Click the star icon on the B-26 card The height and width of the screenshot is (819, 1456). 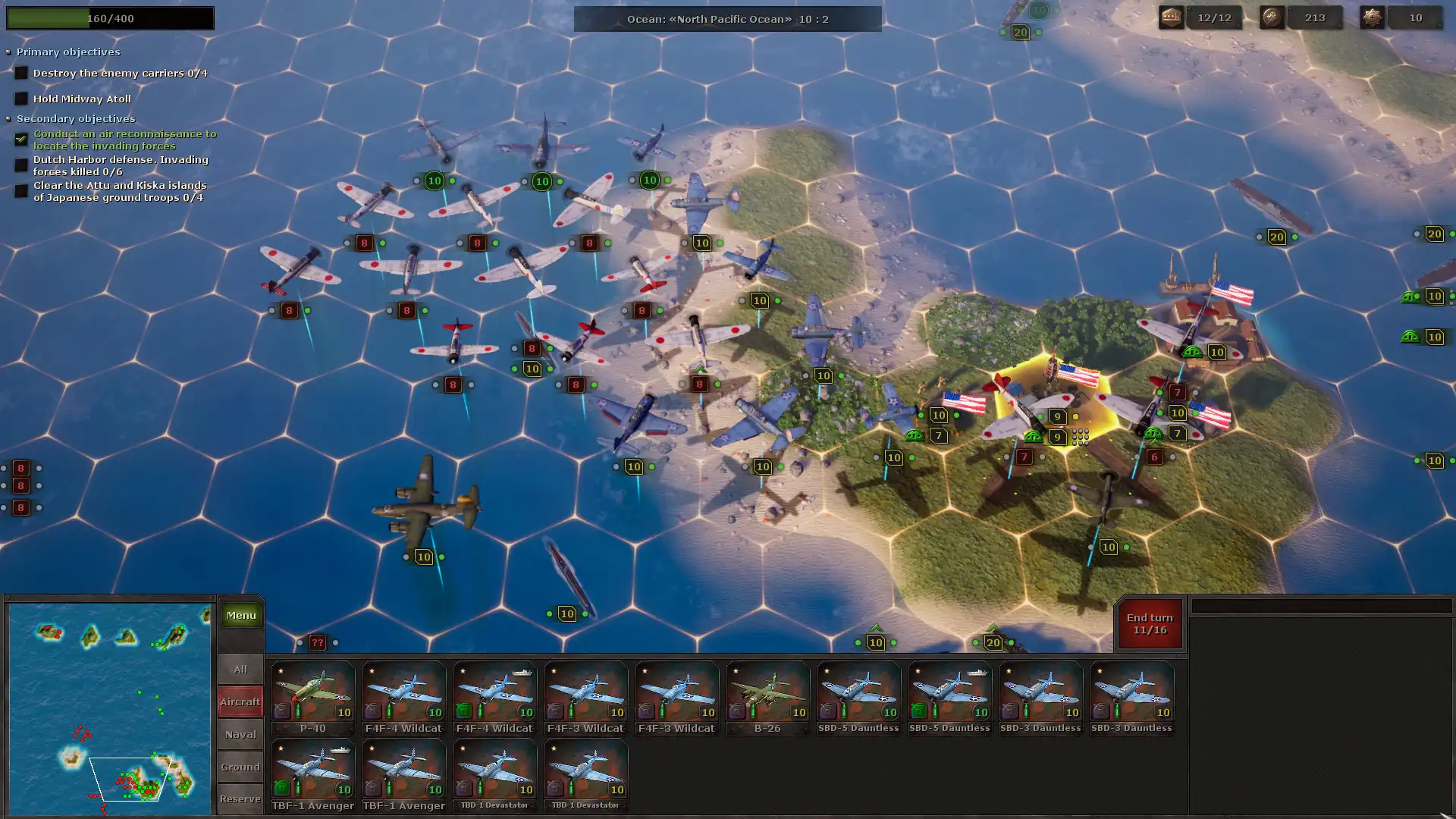pyautogui.click(x=734, y=671)
